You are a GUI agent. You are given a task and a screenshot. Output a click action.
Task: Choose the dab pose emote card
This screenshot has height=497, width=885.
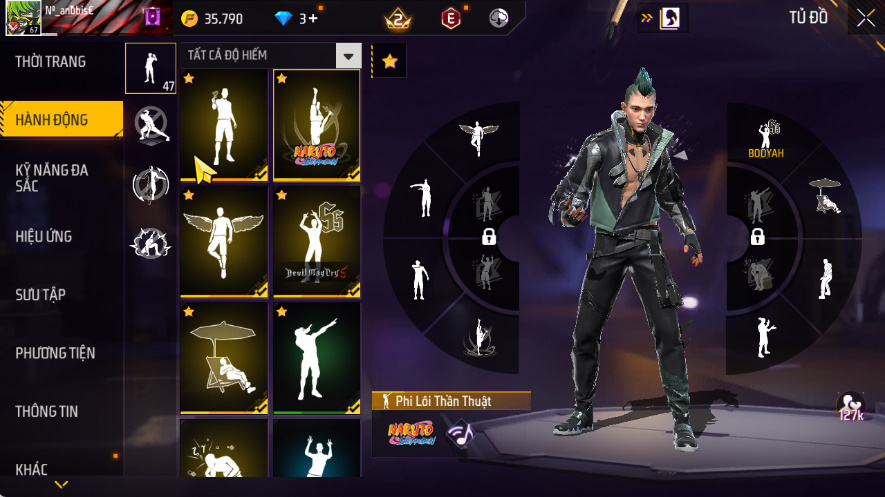pyautogui.click(x=316, y=357)
